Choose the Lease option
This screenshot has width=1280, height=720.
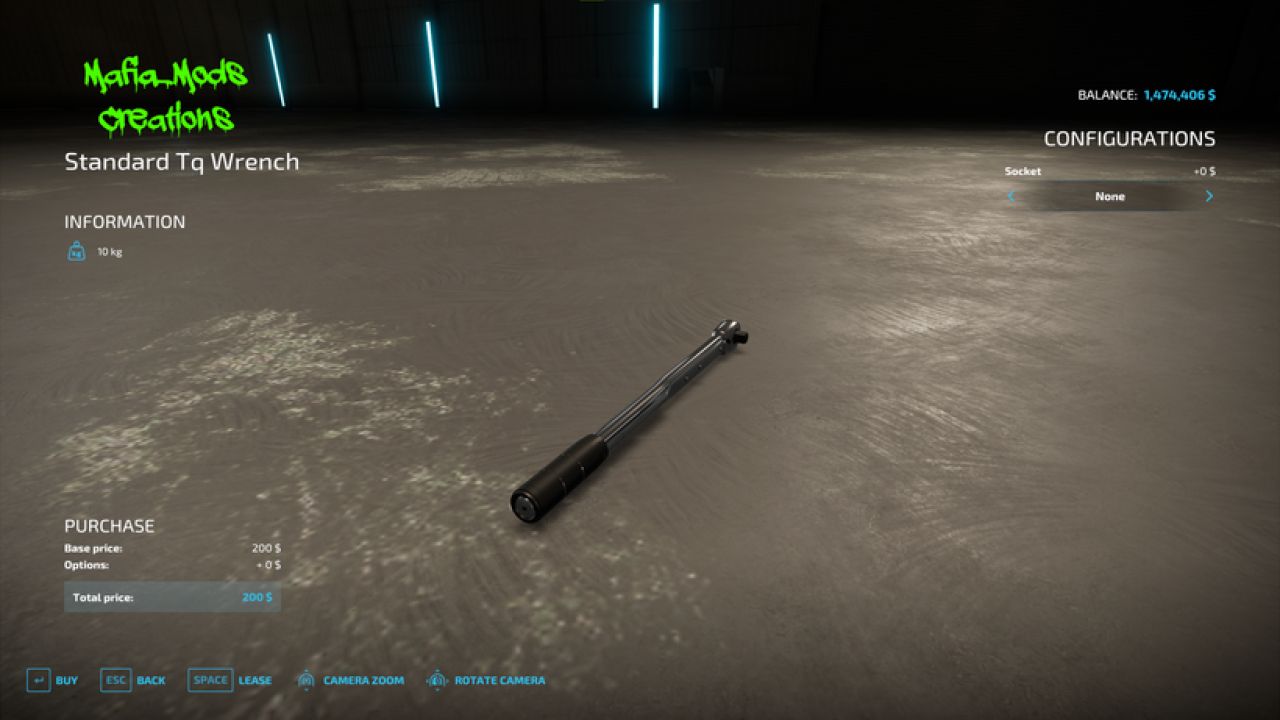[x=229, y=681]
